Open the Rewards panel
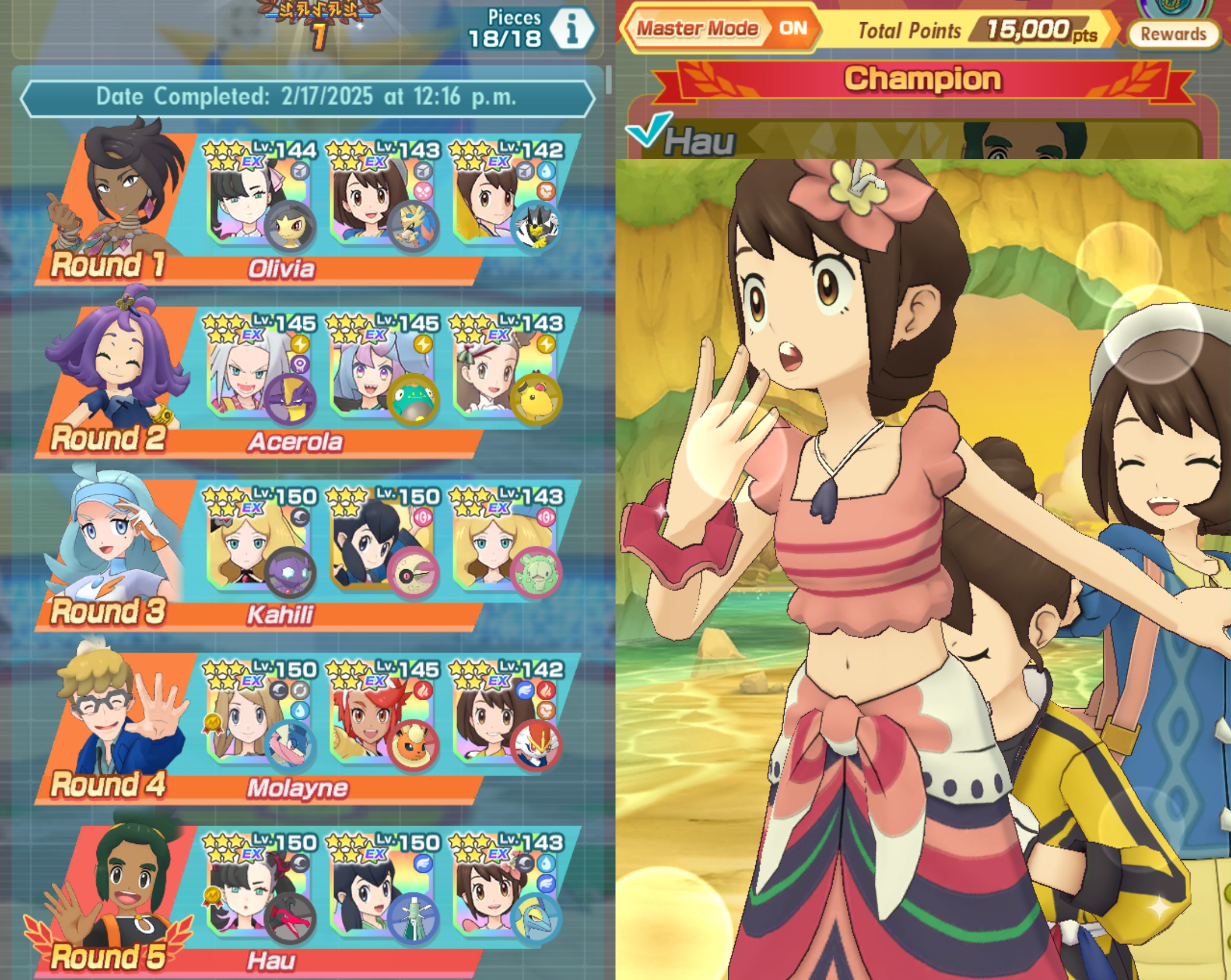The height and width of the screenshot is (980, 1231). pos(1173,34)
